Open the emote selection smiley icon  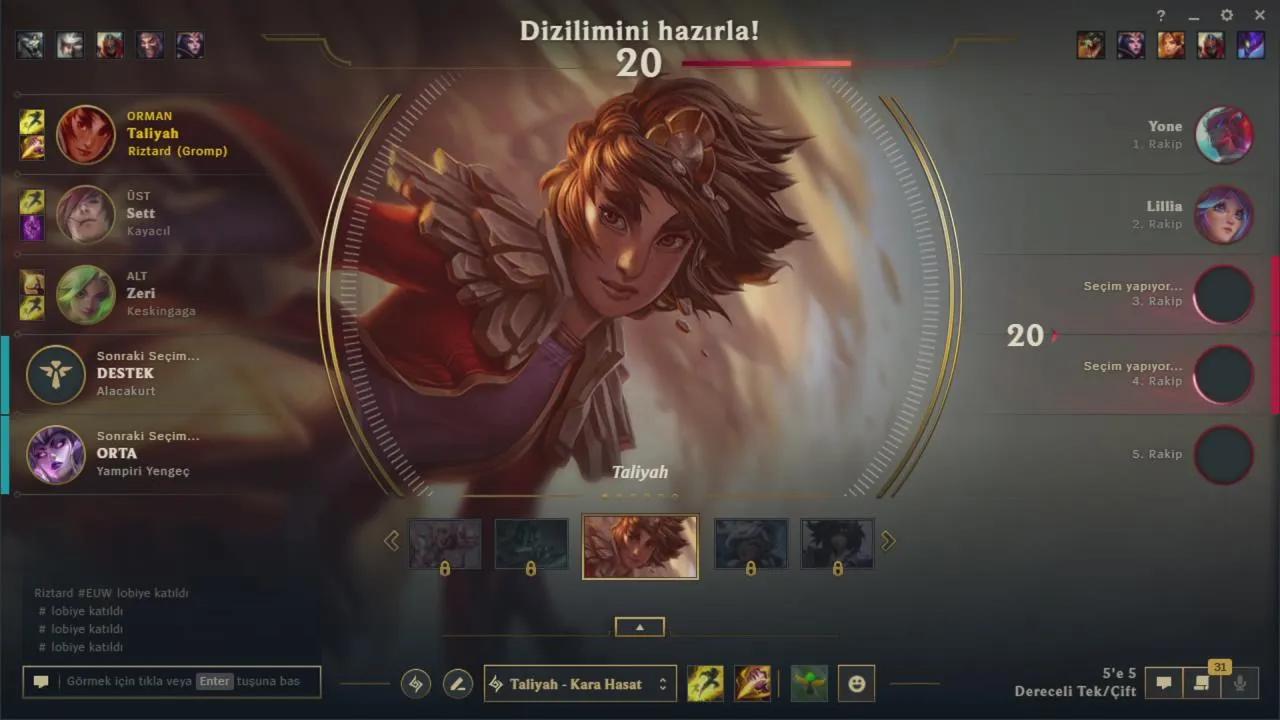coord(856,683)
